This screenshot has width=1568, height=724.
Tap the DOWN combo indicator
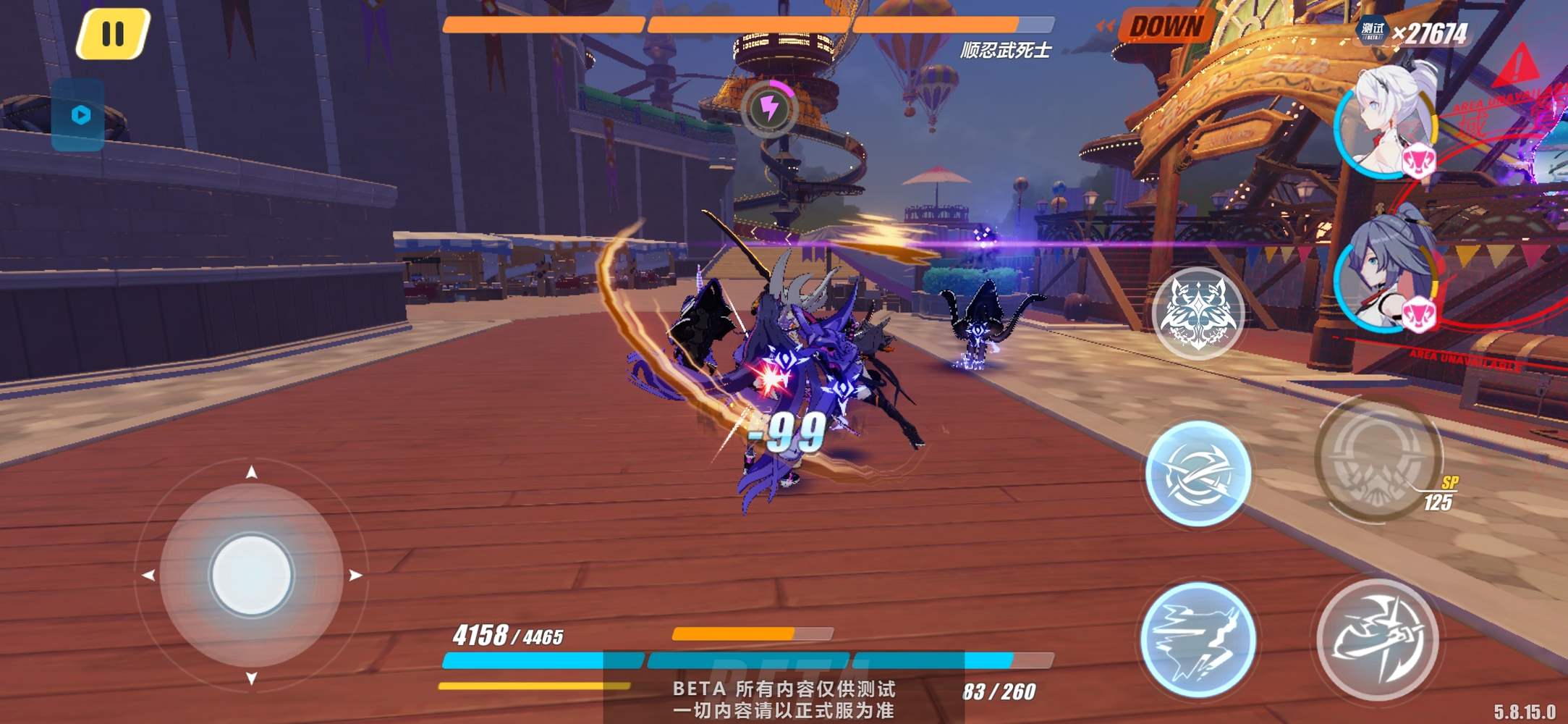(1166, 28)
